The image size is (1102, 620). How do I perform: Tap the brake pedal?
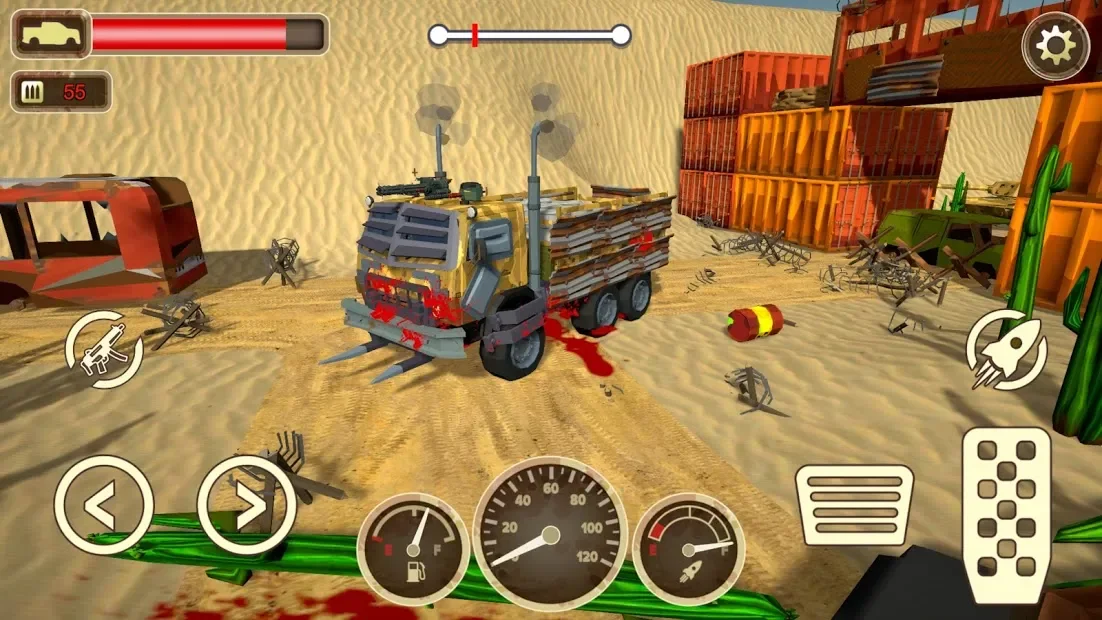click(854, 505)
